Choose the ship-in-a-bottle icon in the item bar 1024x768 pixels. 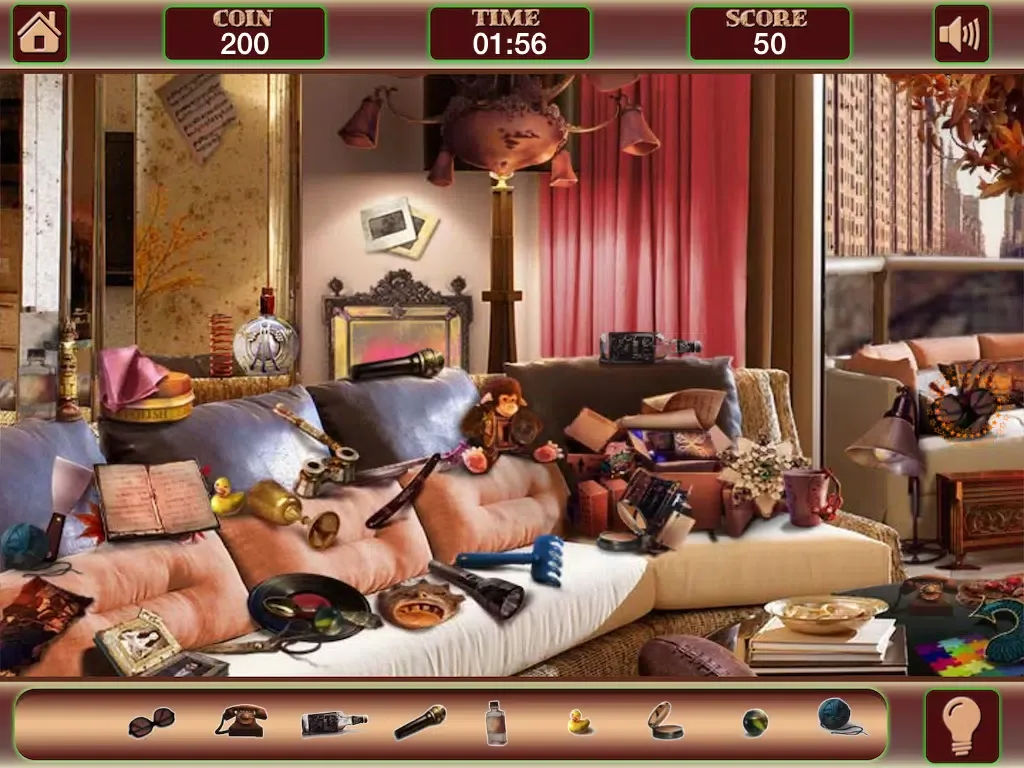point(334,723)
